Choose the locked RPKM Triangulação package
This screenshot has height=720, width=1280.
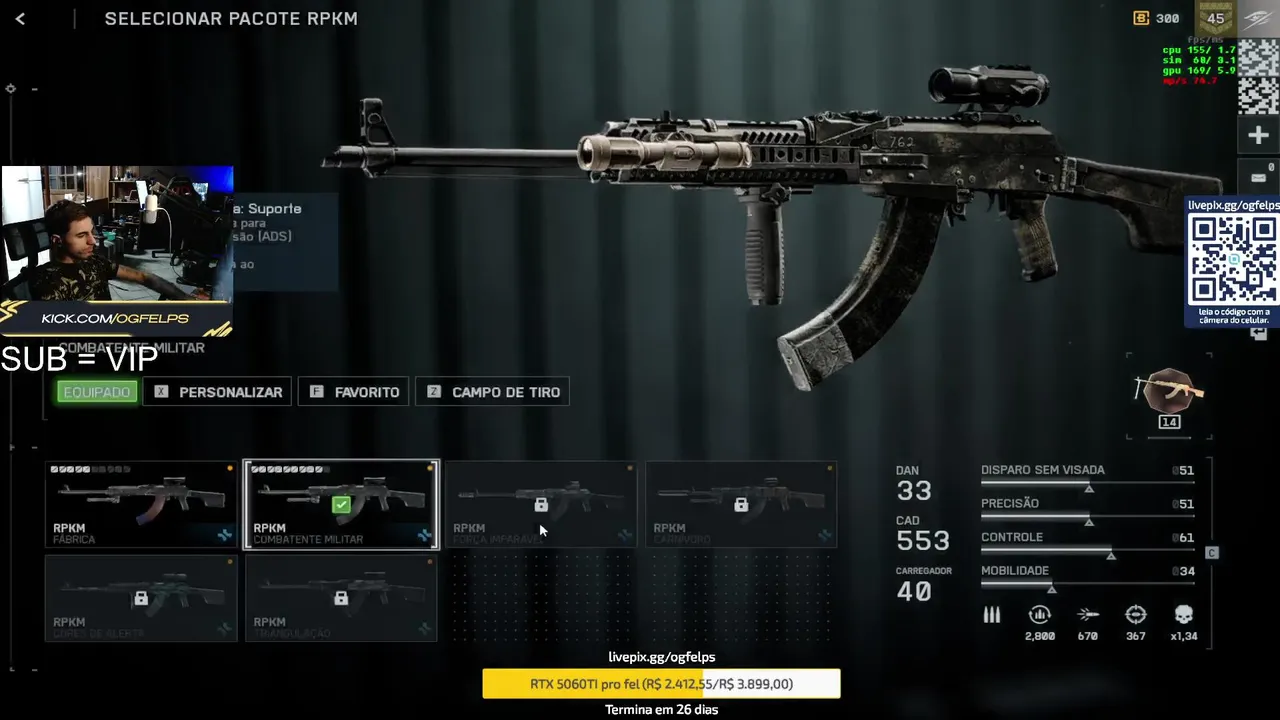(x=341, y=598)
